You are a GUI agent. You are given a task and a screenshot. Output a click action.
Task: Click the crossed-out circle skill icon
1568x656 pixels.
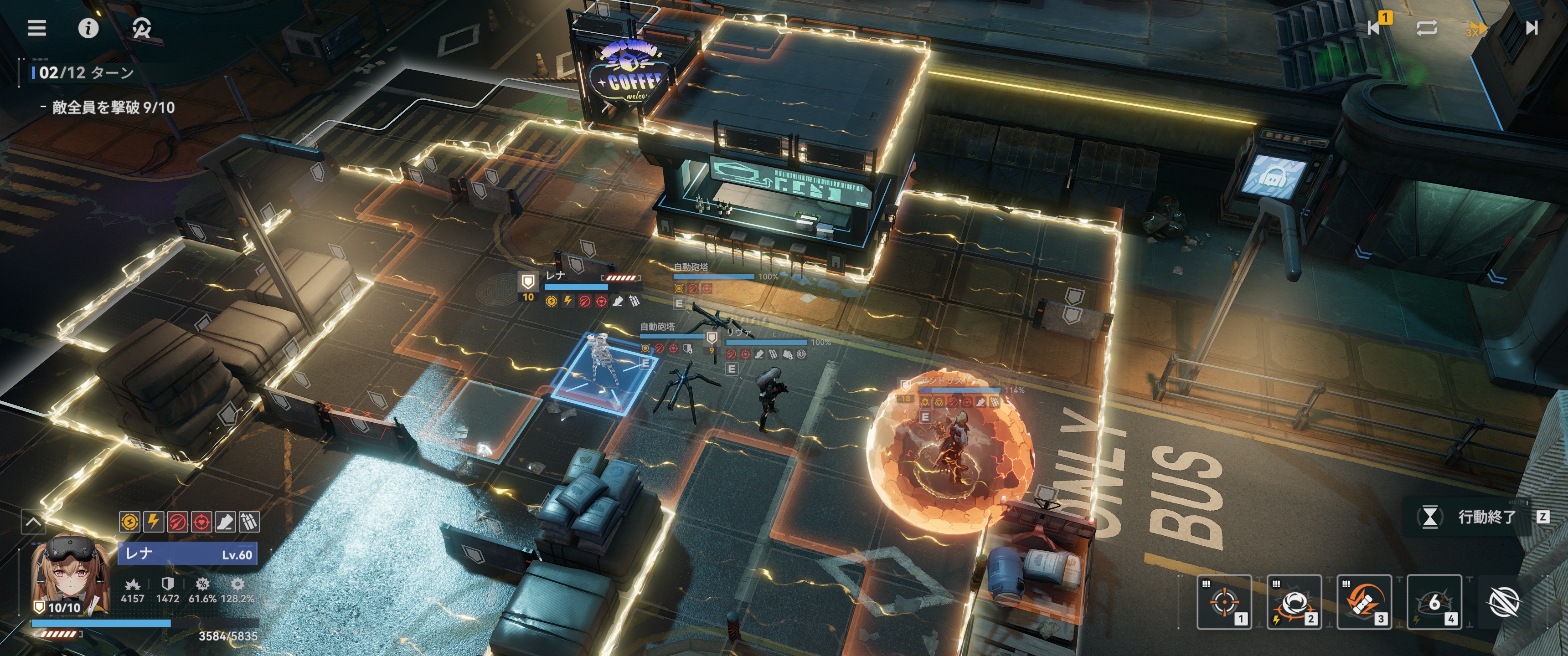pyautogui.click(x=1503, y=602)
